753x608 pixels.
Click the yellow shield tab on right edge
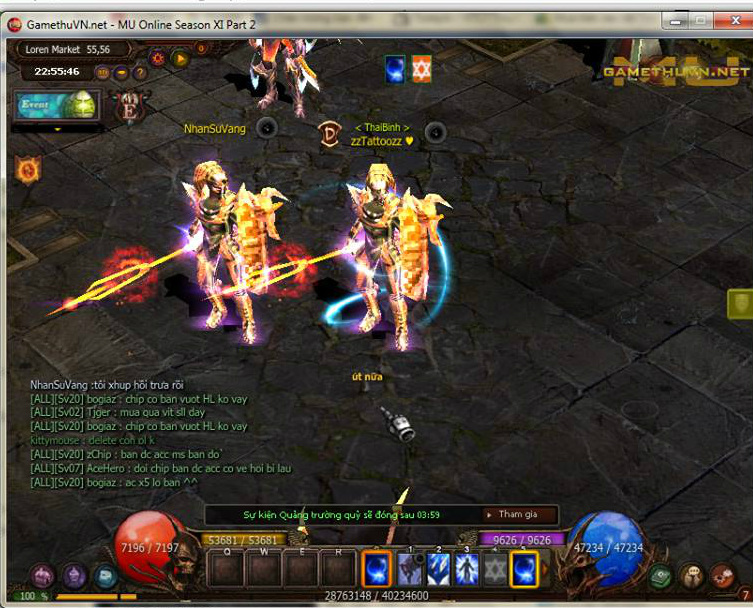pos(740,304)
